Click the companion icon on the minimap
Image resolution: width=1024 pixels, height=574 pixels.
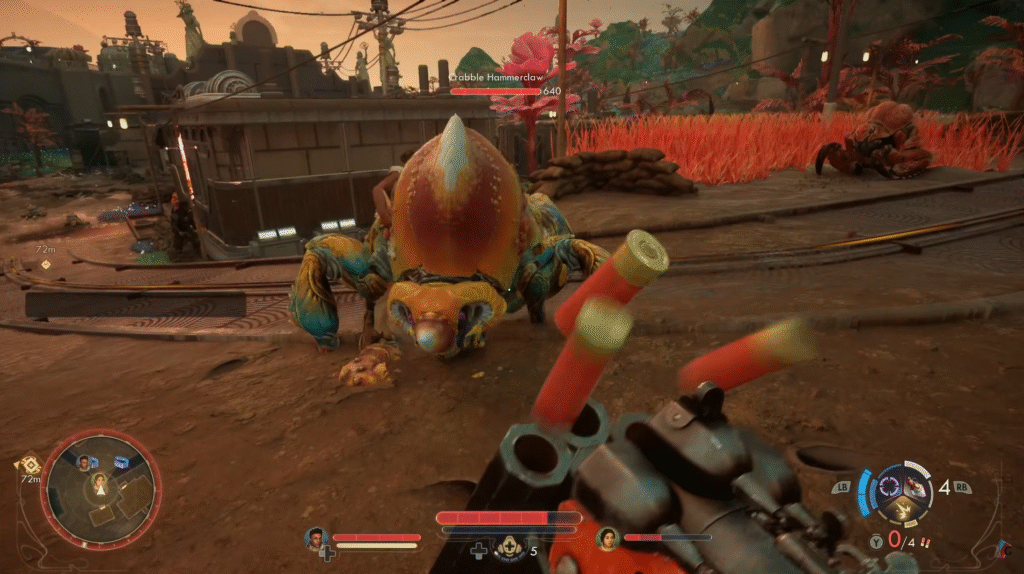coord(84,462)
